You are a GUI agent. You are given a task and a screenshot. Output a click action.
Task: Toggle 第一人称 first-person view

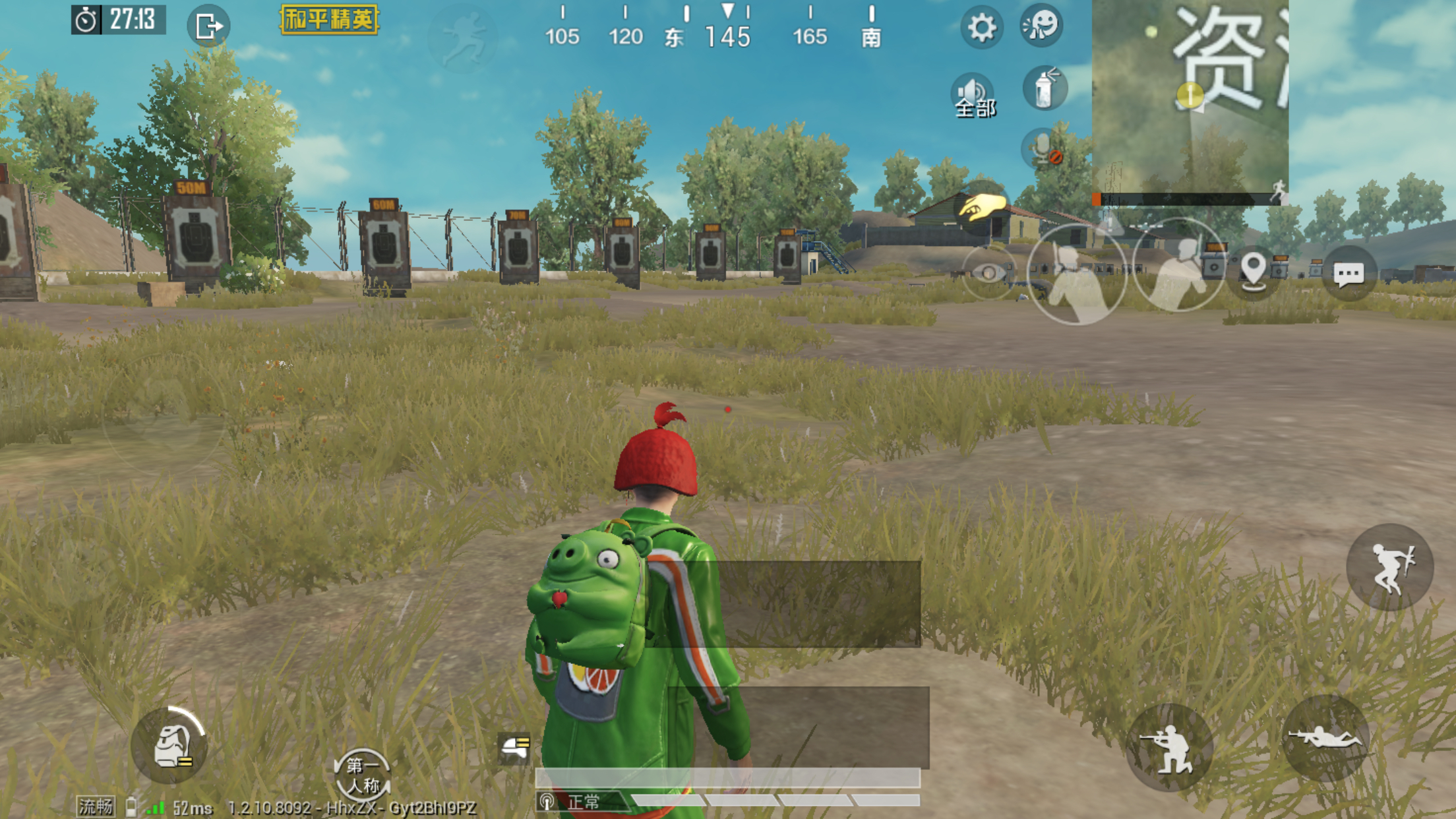click(x=362, y=775)
